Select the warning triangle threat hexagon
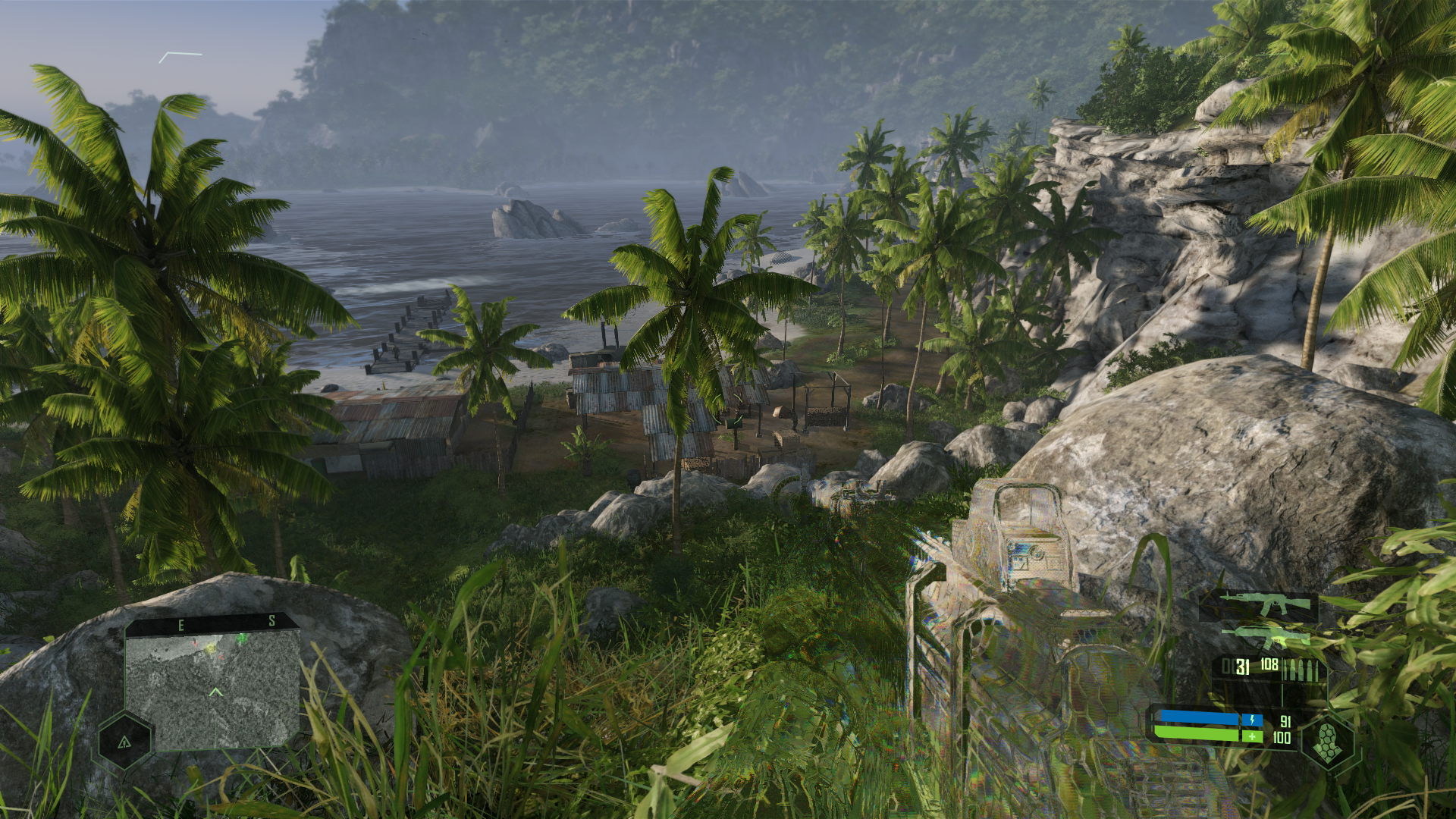Image resolution: width=1456 pixels, height=819 pixels. point(125,742)
